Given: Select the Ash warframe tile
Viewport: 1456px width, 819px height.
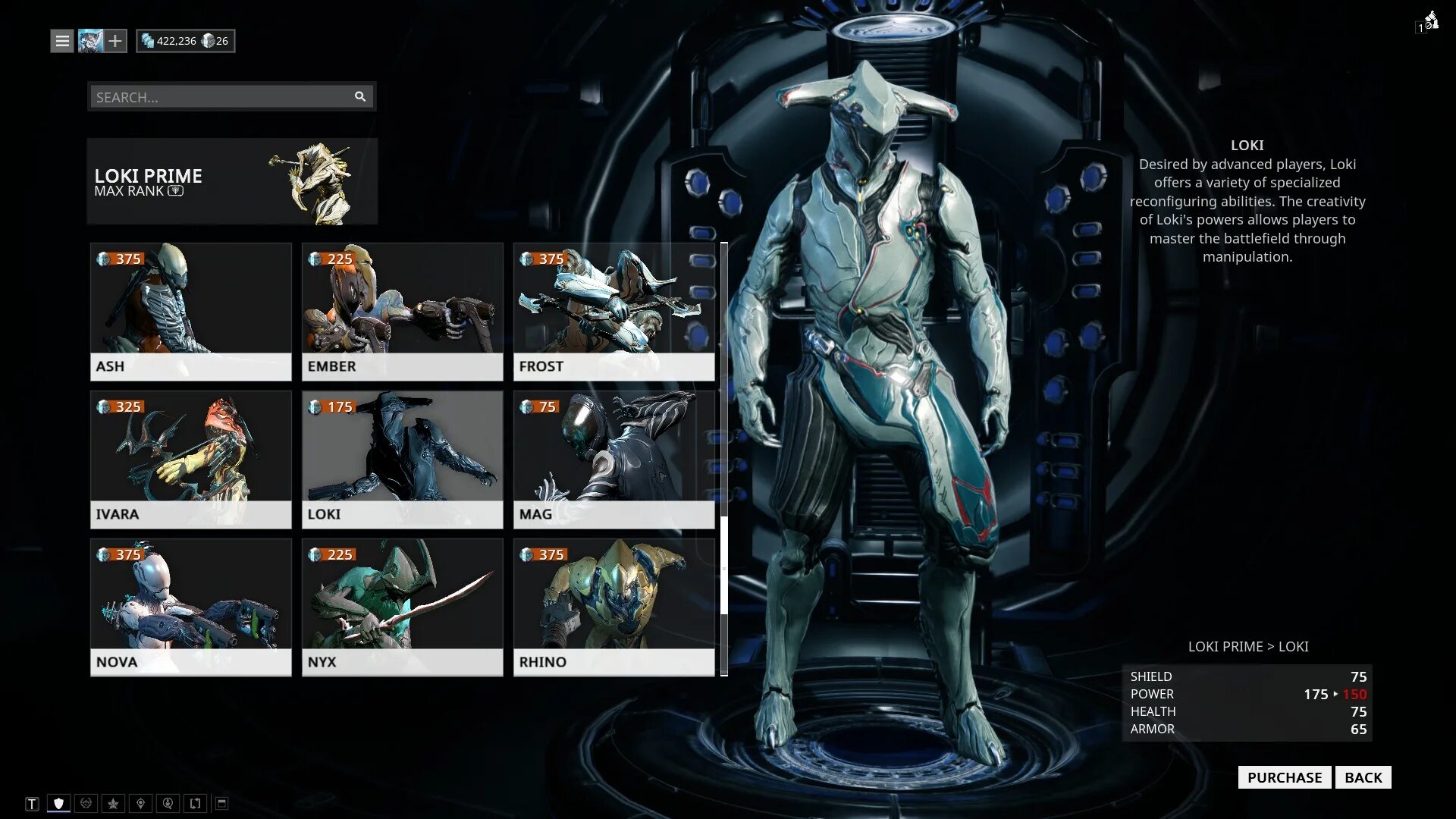Looking at the screenshot, I should 190,311.
